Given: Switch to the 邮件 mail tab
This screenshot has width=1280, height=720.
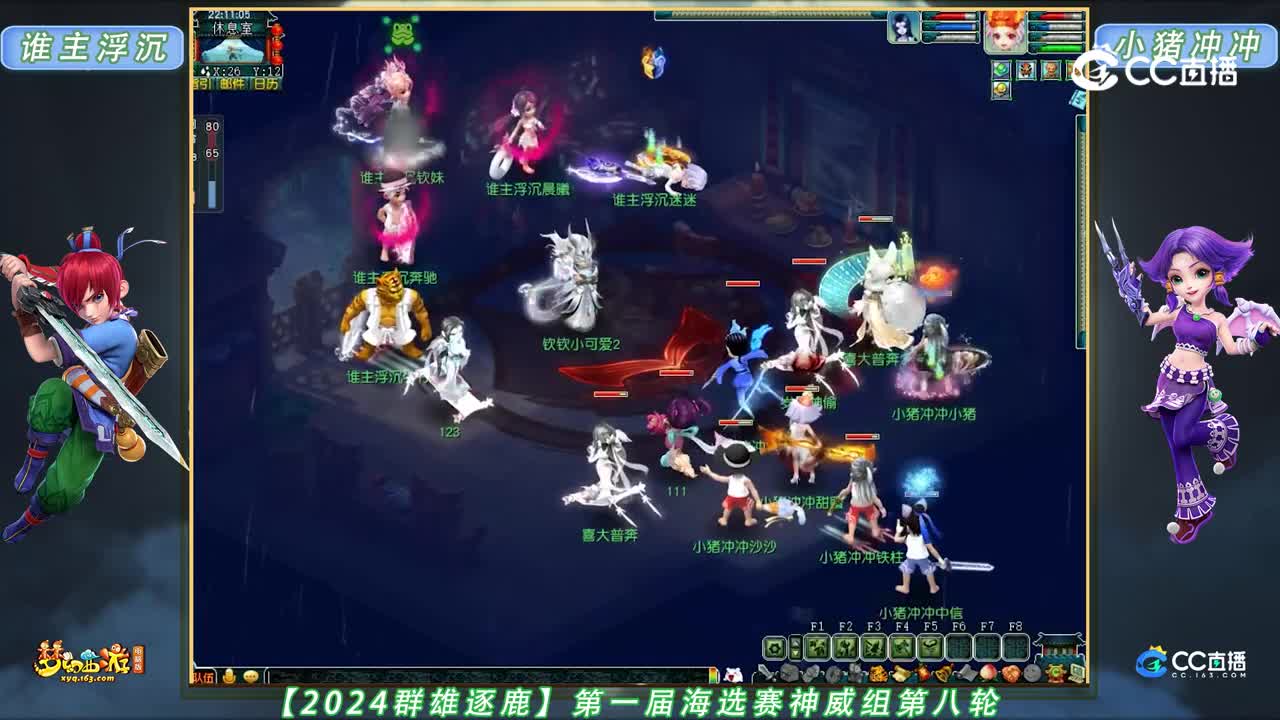Looking at the screenshot, I should point(232,83).
